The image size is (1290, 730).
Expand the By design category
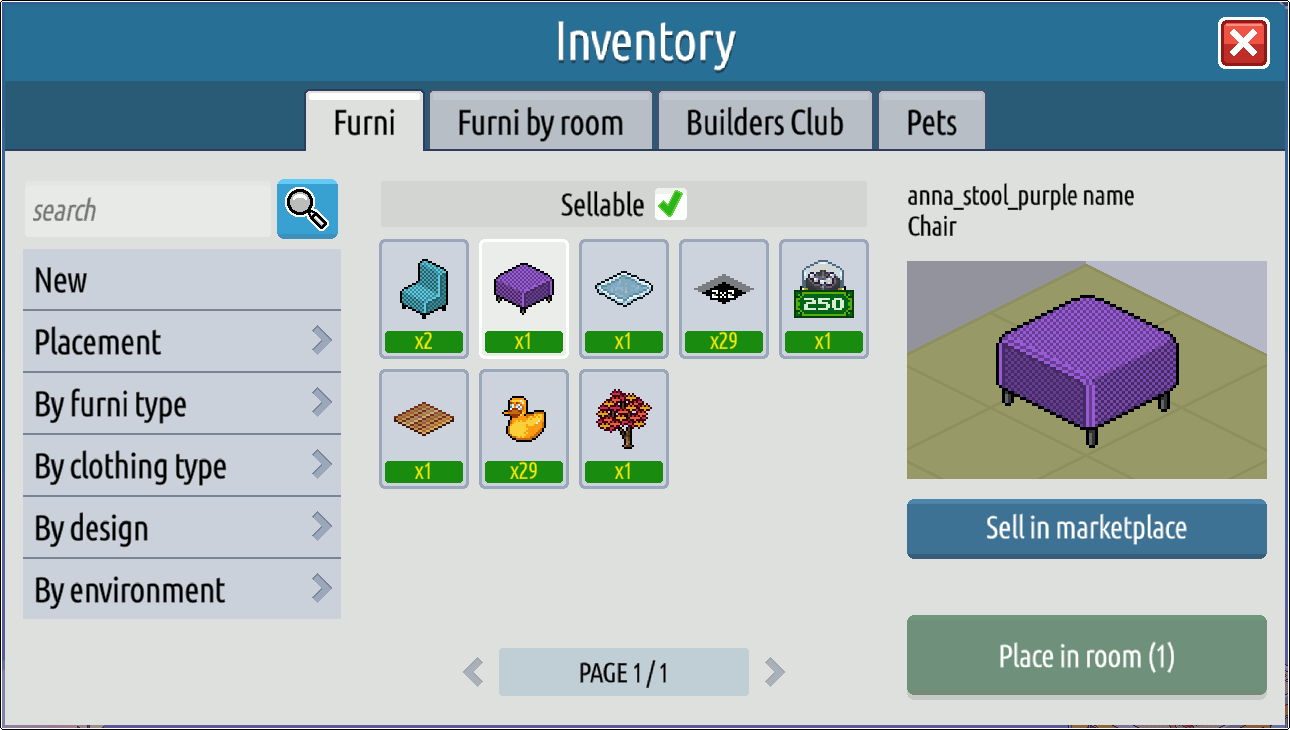tap(181, 528)
